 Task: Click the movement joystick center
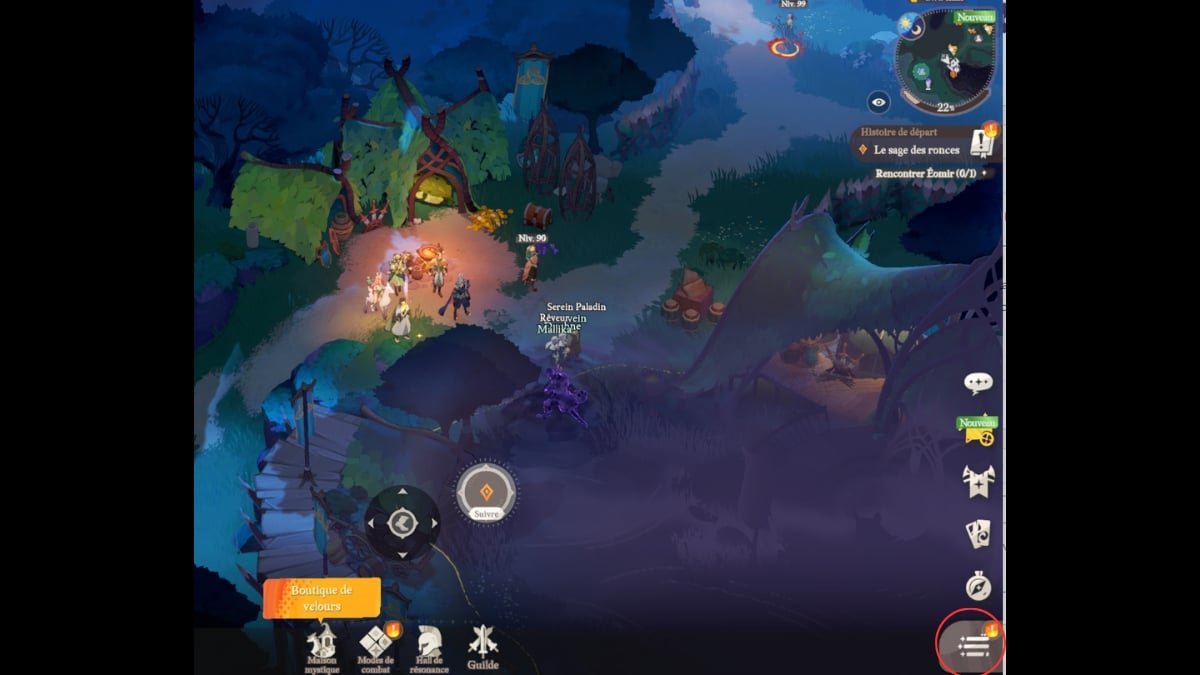coord(402,523)
